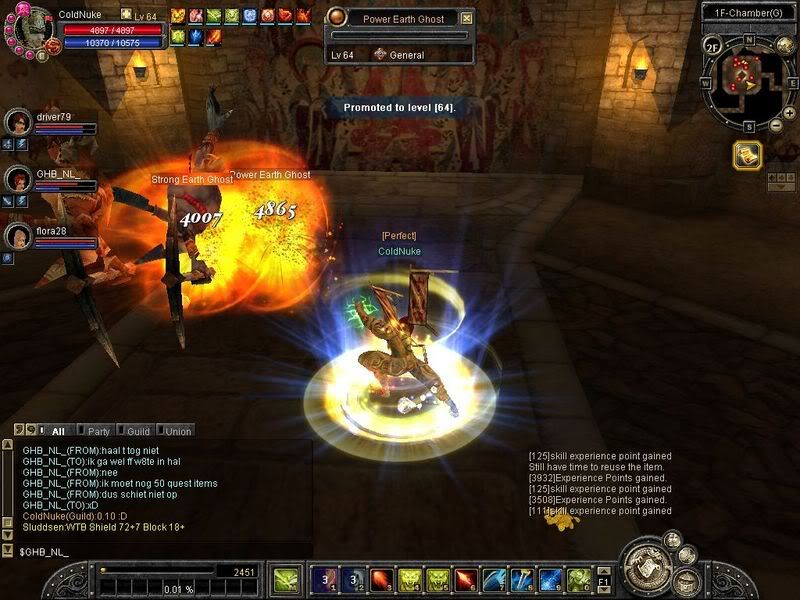Open the Guild chat tab
The image size is (800, 600).
point(137,431)
